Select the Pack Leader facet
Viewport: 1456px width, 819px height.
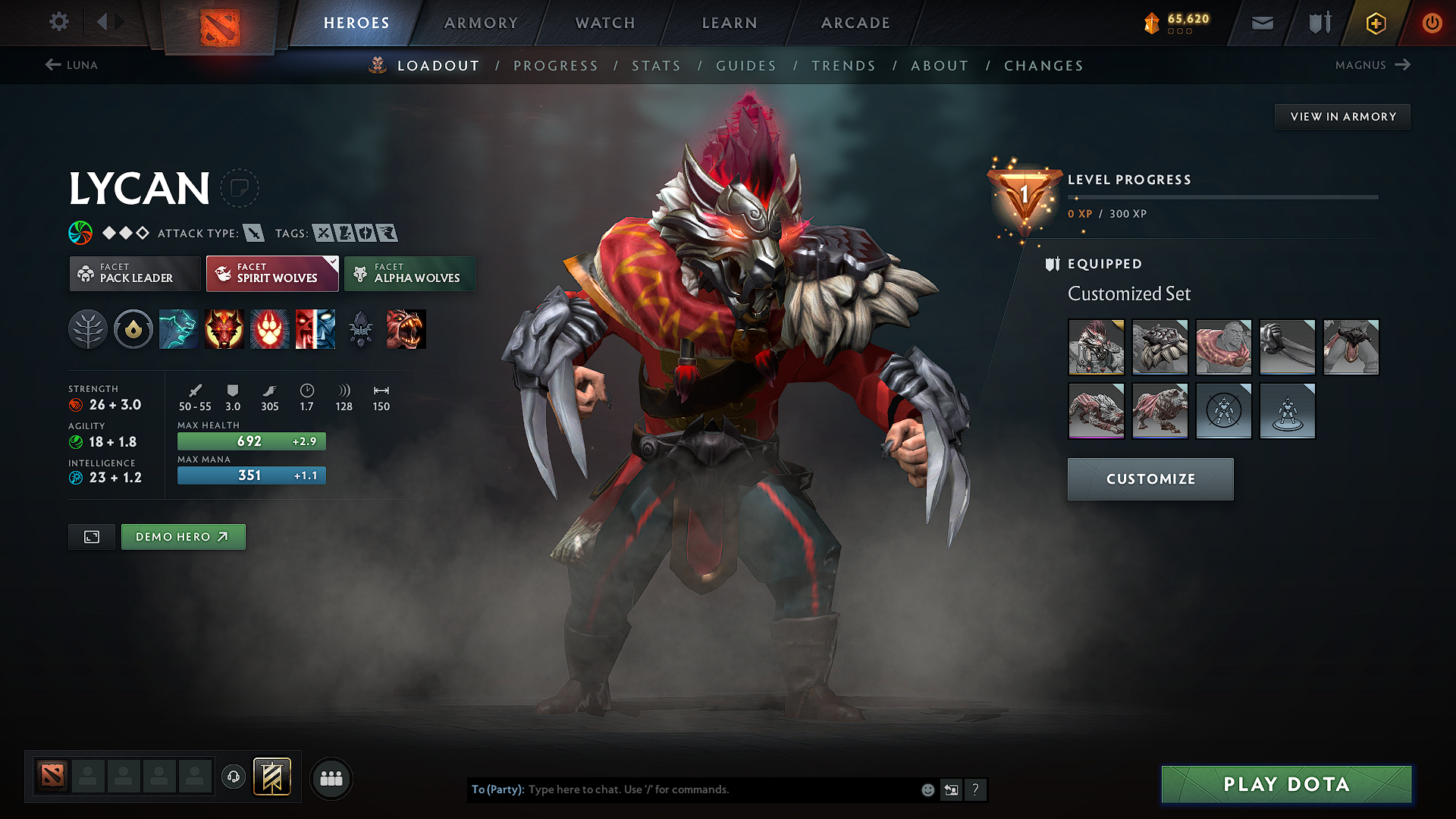point(134,274)
